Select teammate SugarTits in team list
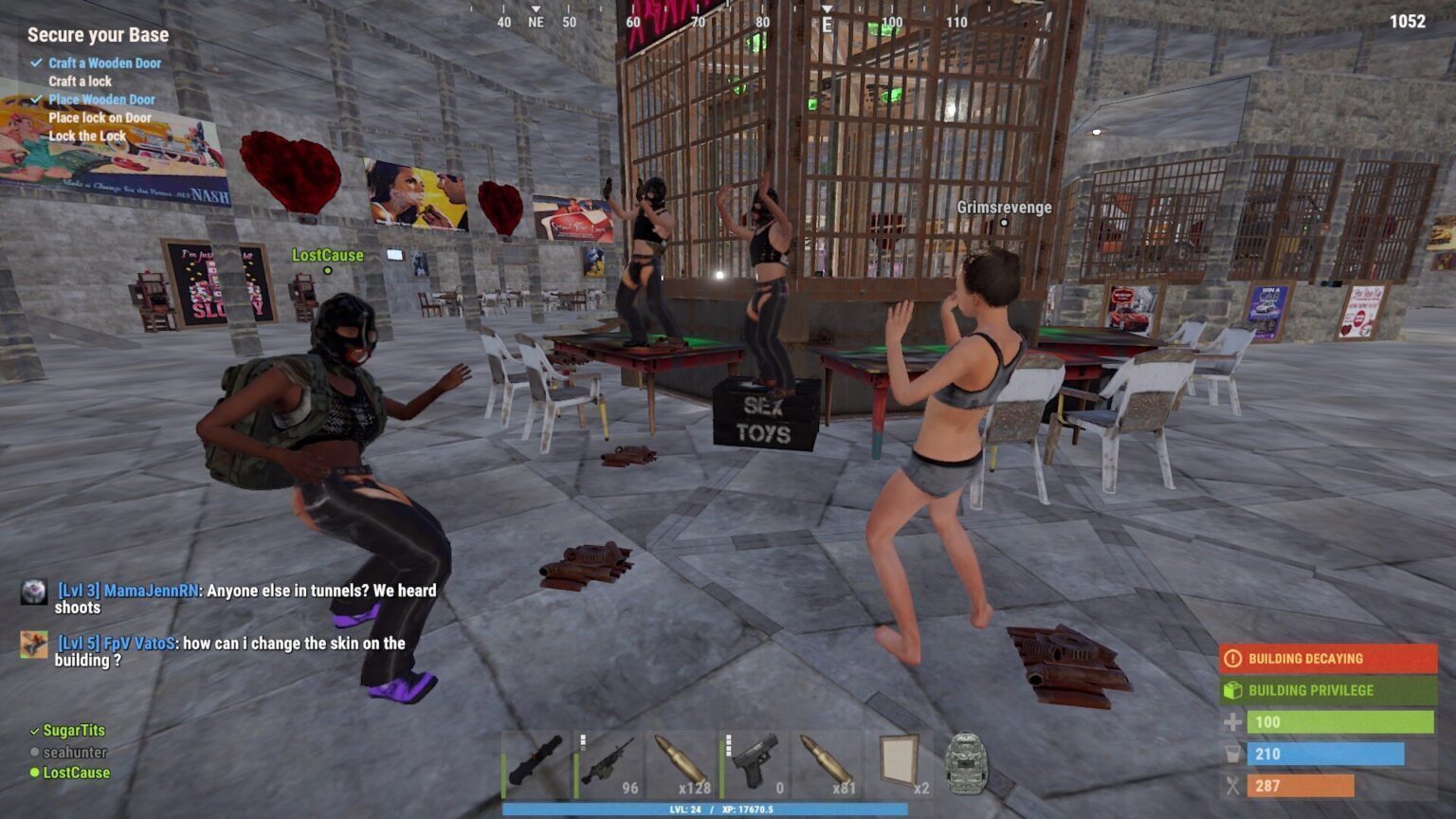 click(x=73, y=731)
